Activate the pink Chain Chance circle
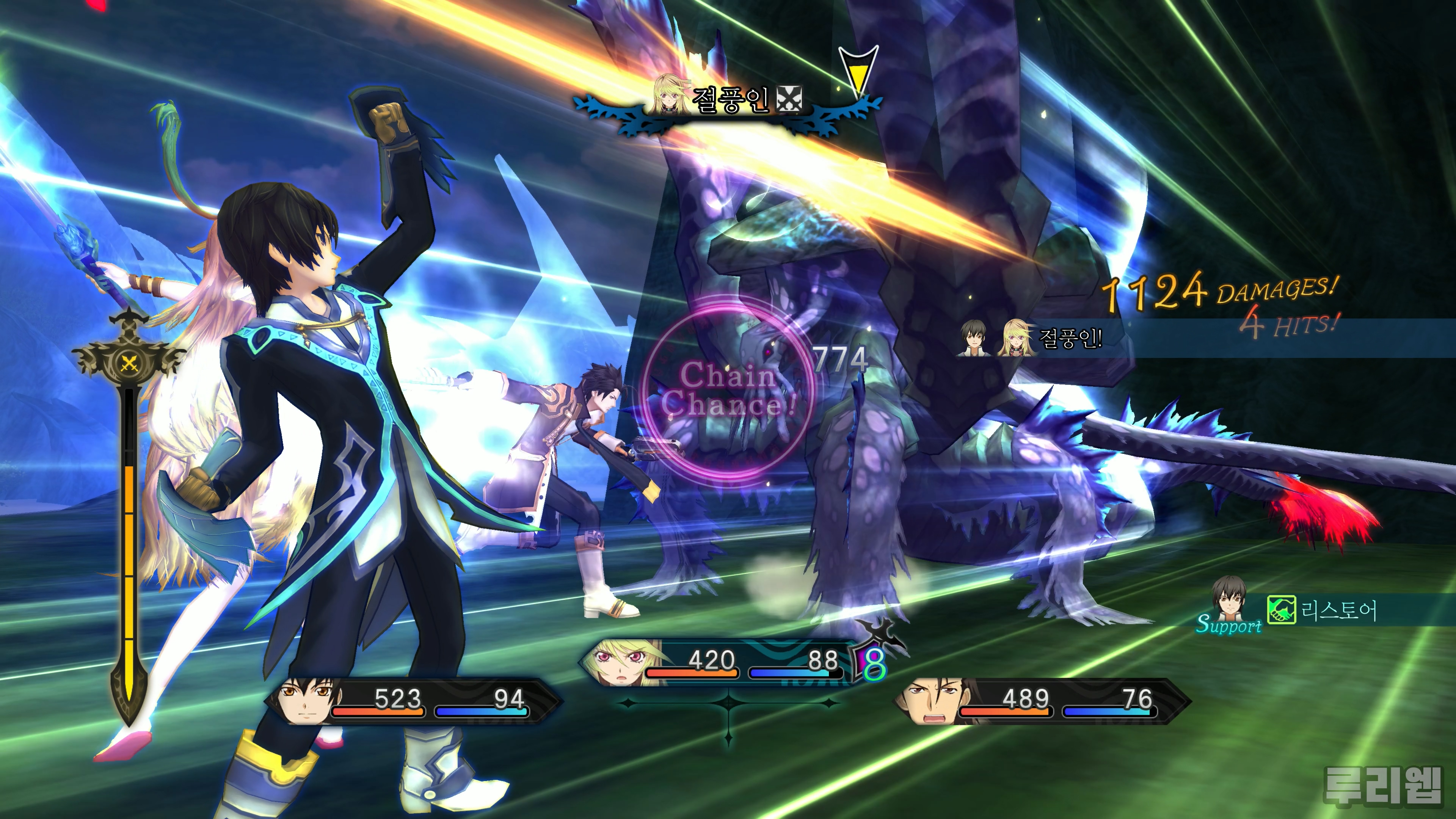This screenshot has height=819, width=1456. point(728,390)
